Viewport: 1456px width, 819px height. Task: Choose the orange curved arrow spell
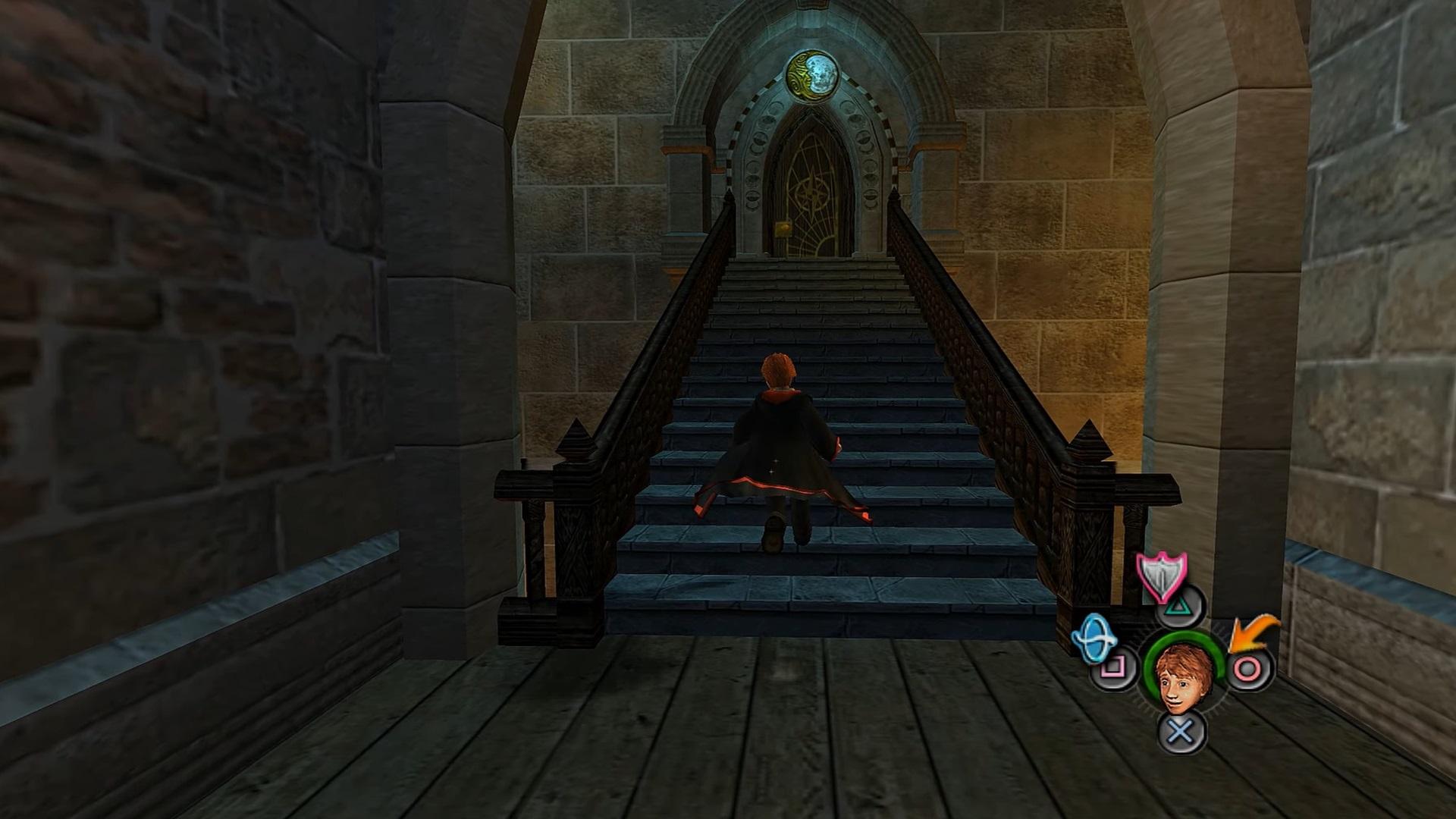pyautogui.click(x=1253, y=633)
